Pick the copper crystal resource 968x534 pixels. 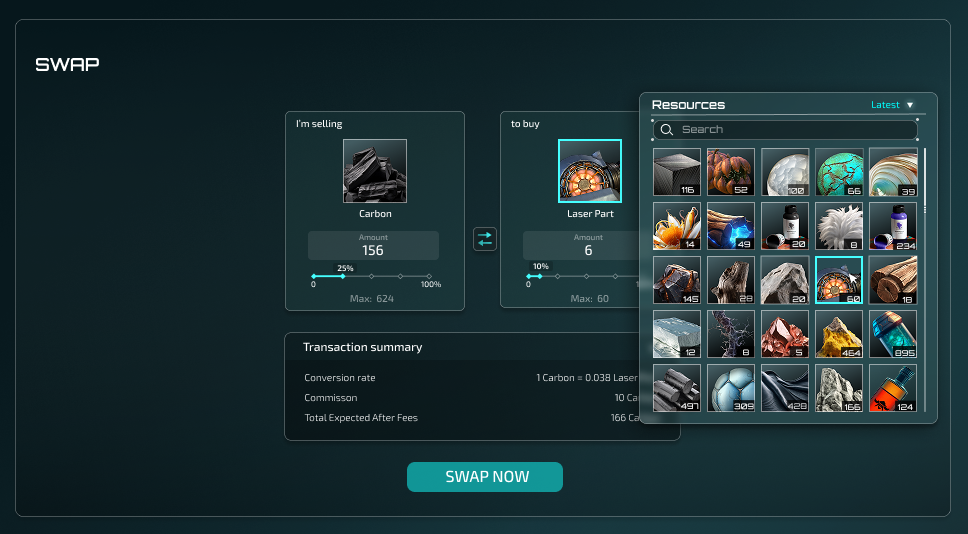pyautogui.click(x=785, y=334)
